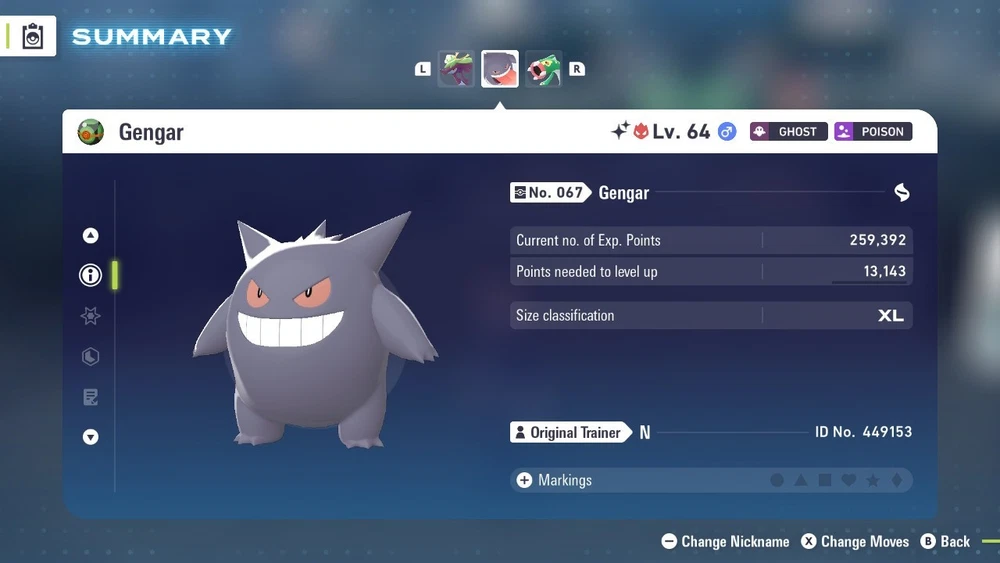Viewport: 1000px width, 563px height.
Task: Switch to the green Rayquaza portrait
Action: tap(544, 69)
